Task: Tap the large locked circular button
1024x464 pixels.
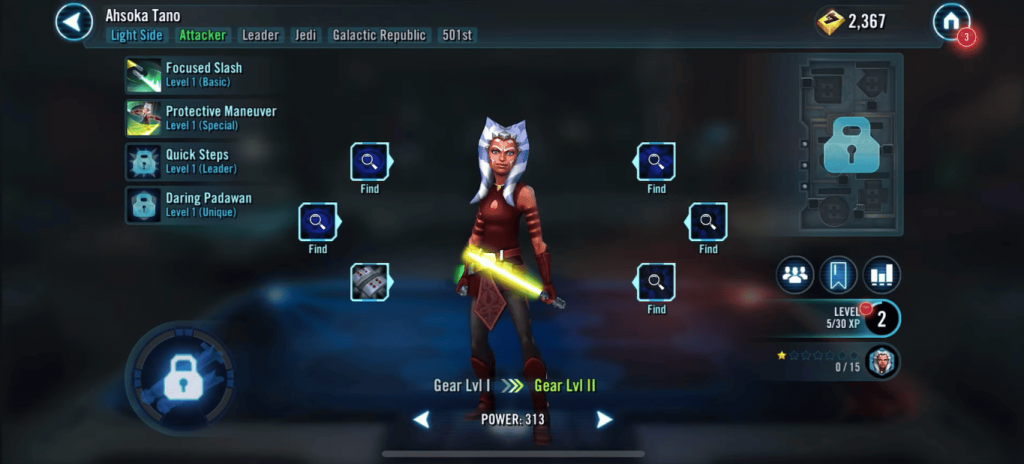Action: tap(178, 377)
